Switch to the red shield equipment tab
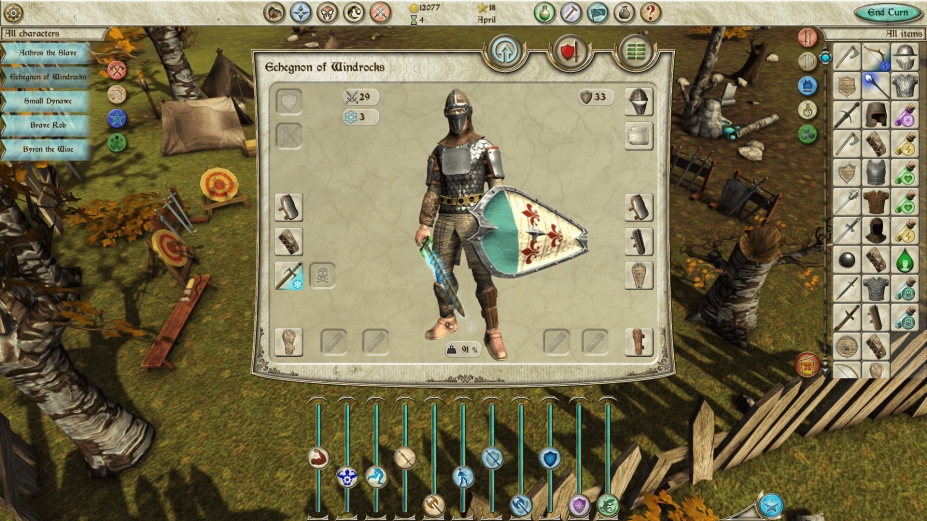Viewport: 927px width, 521px height. click(x=570, y=51)
